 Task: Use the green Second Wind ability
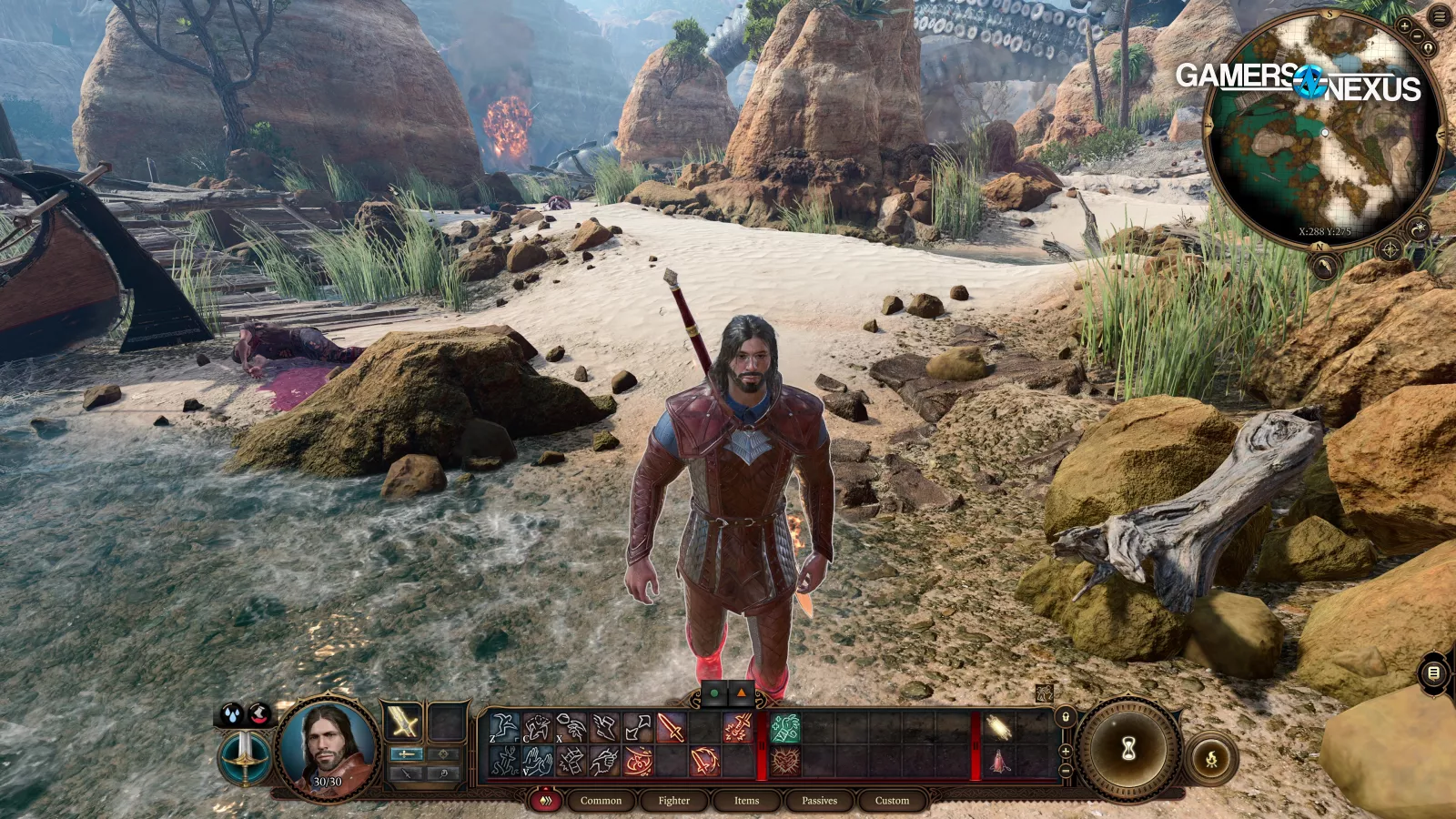pos(785,728)
